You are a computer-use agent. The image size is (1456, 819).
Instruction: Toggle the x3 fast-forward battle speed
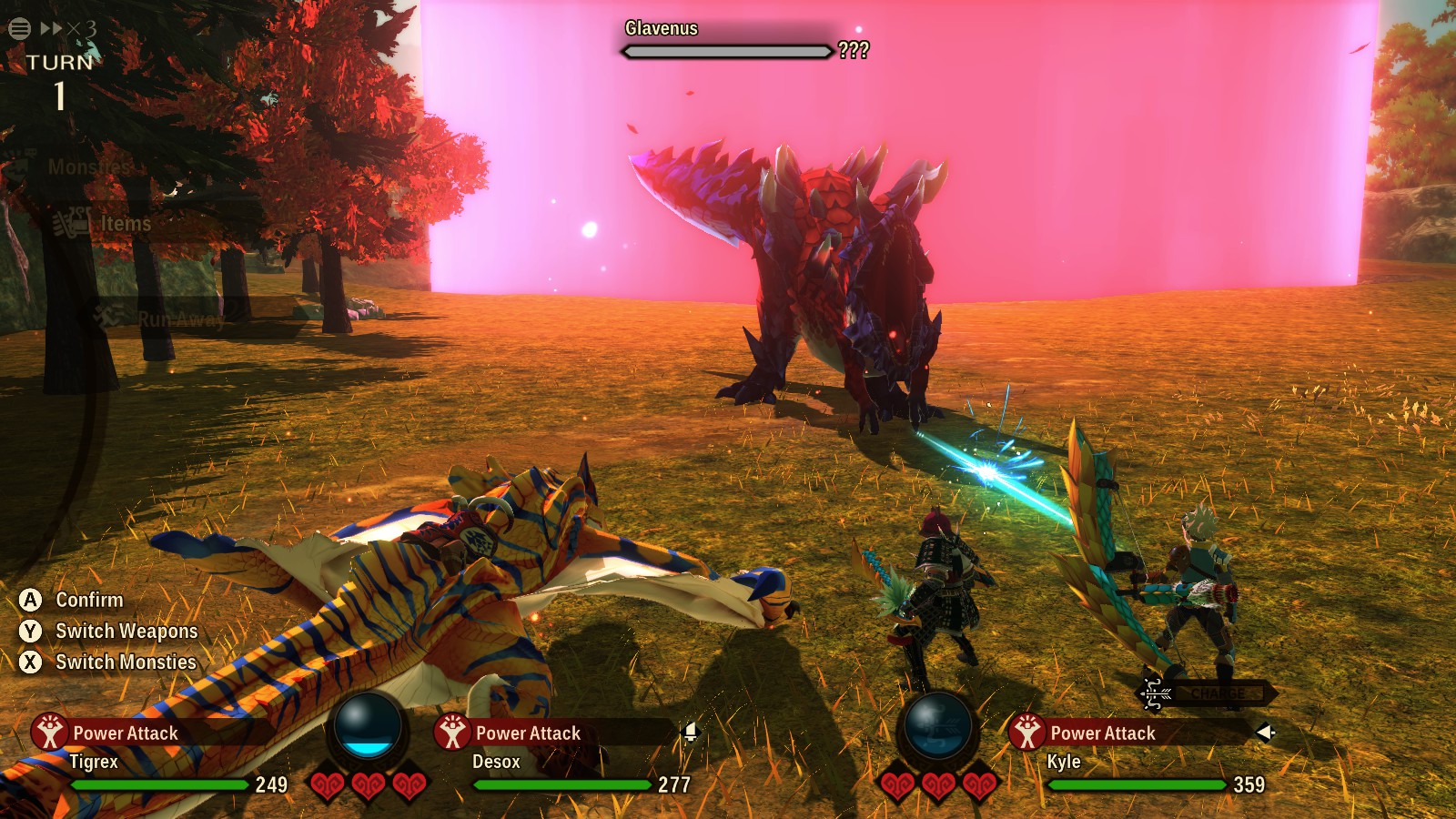pyautogui.click(x=68, y=29)
